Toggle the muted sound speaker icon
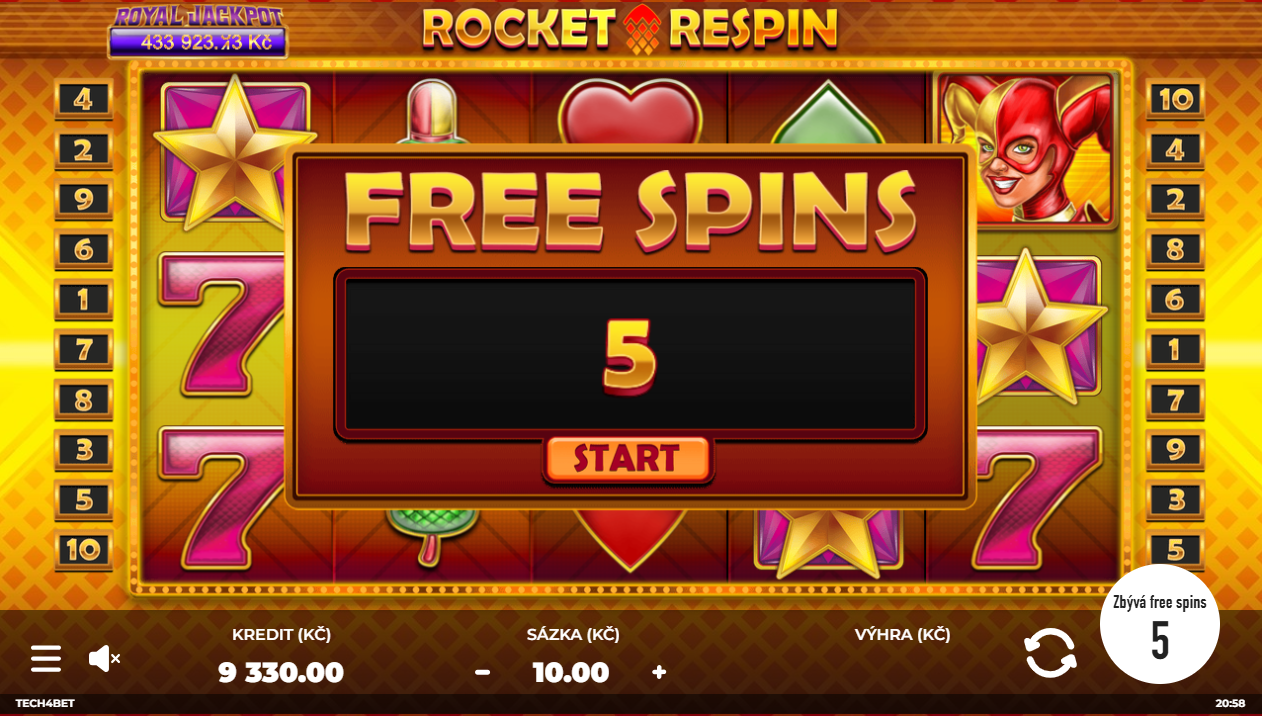The image size is (1262, 716). pos(104,658)
